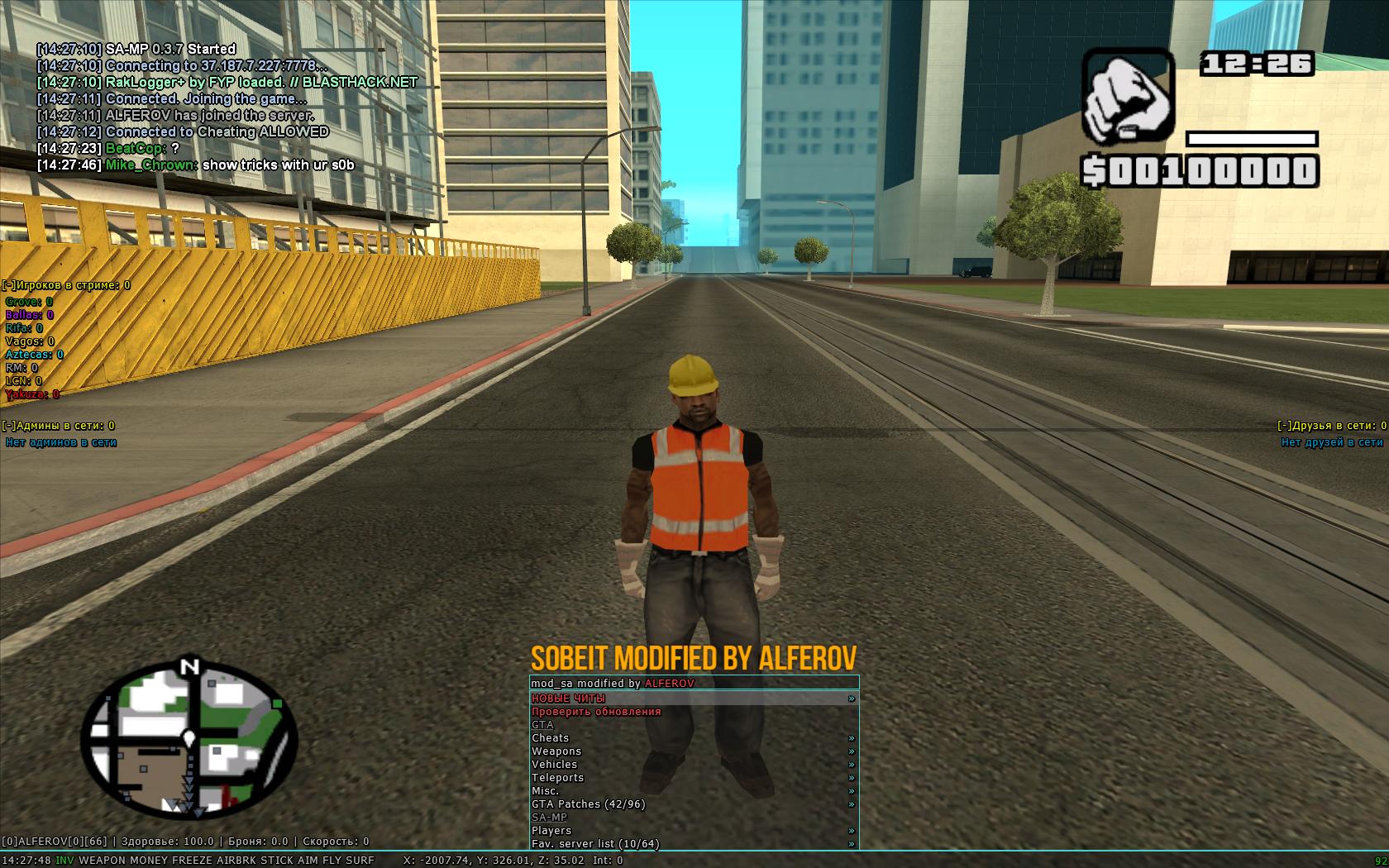Screen dimensions: 1389x868
Task: Collapse the Игроков в стриме list
Action: coord(9,285)
